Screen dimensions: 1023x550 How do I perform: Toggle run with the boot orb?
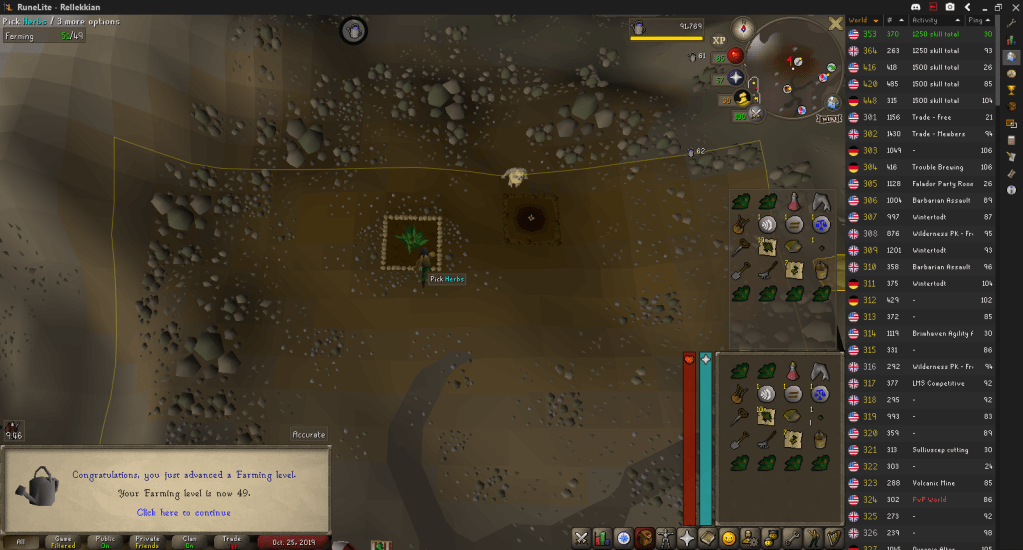[x=743, y=98]
